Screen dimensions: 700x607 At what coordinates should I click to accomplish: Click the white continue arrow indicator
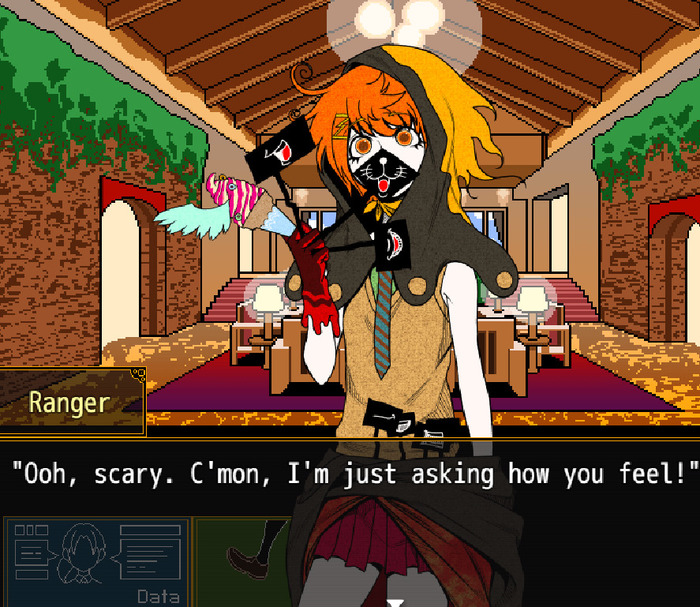(x=396, y=602)
